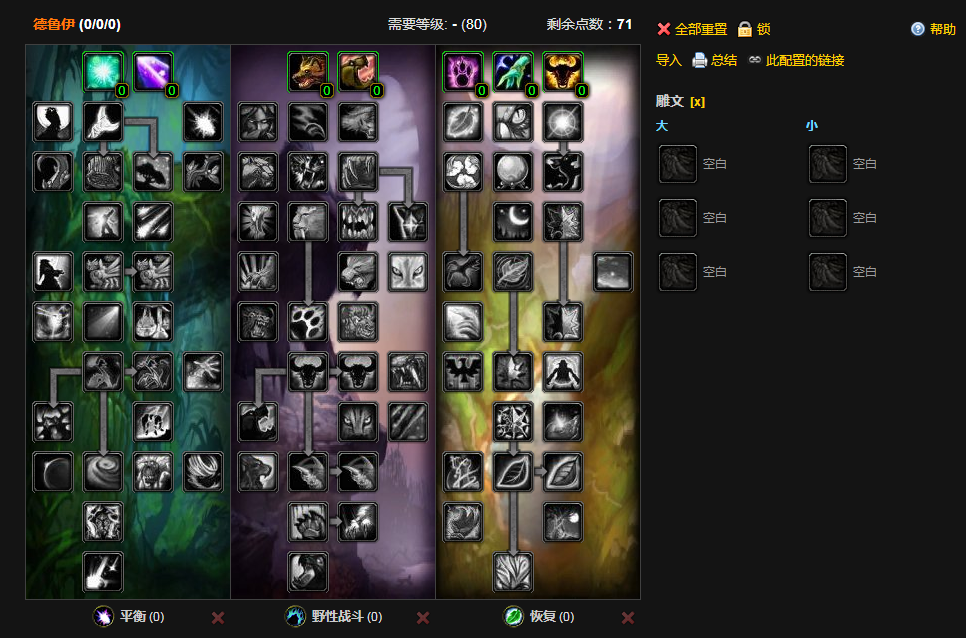The width and height of the screenshot is (966, 638).
Task: Select the purple paw talent icon
Action: coord(462,72)
